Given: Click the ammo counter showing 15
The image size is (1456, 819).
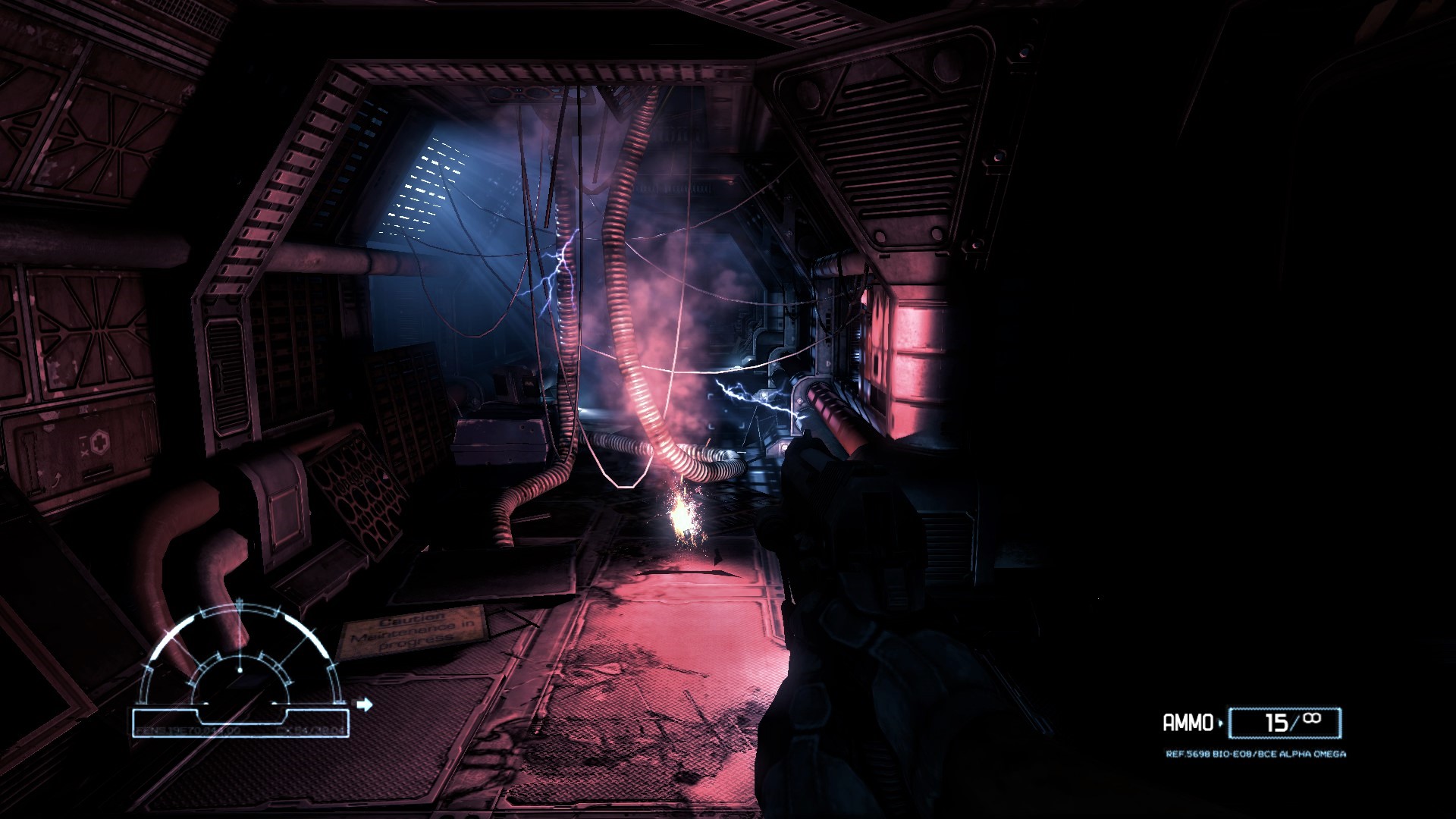Looking at the screenshot, I should pyautogui.click(x=1279, y=722).
